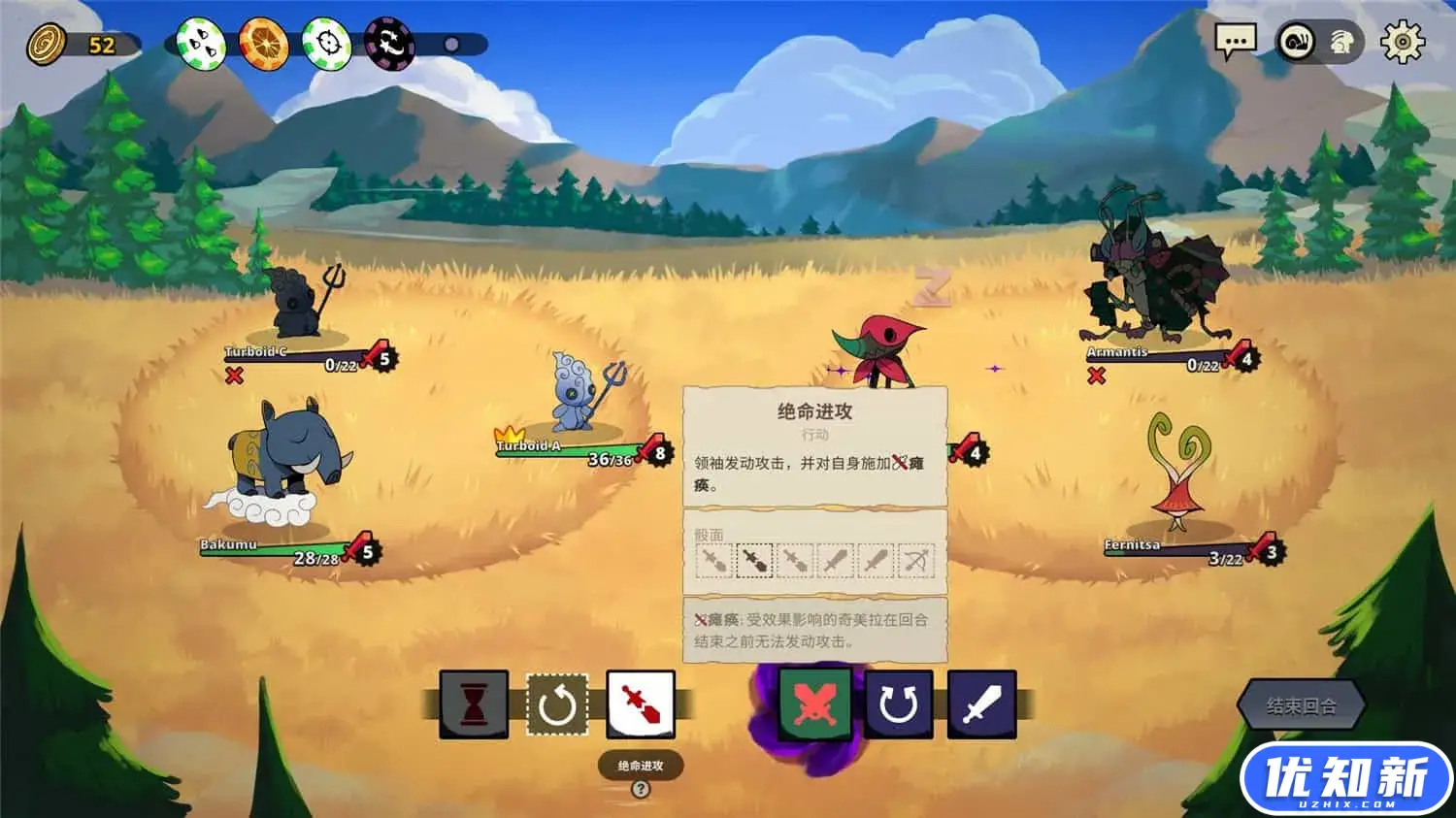Screen dimensions: 1456x818
Task: Select the hourglass action die
Action: [474, 703]
